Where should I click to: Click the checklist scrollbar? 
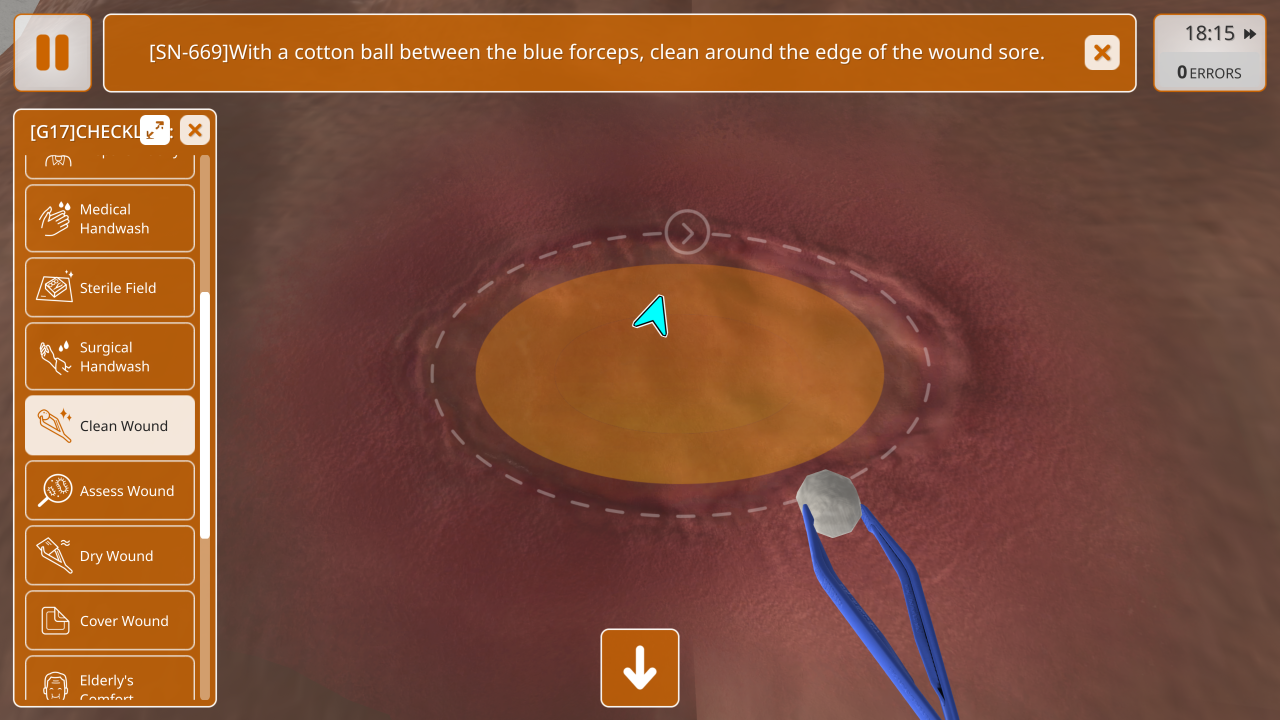[205, 415]
